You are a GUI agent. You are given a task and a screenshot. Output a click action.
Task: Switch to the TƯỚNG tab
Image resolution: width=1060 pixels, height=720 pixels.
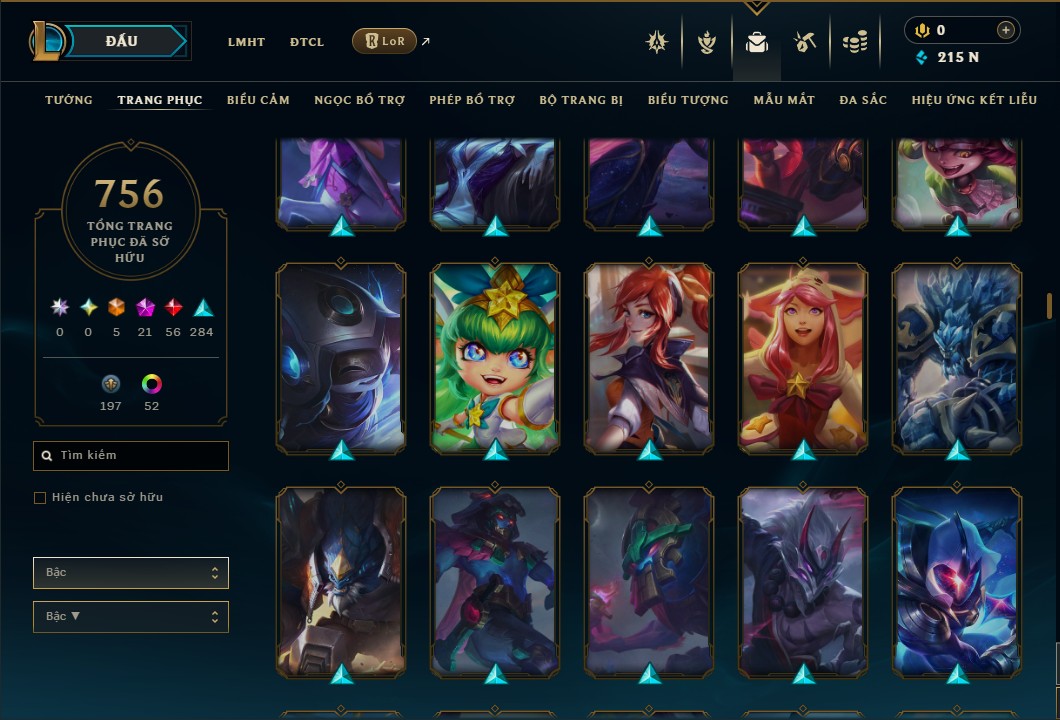(x=69, y=100)
